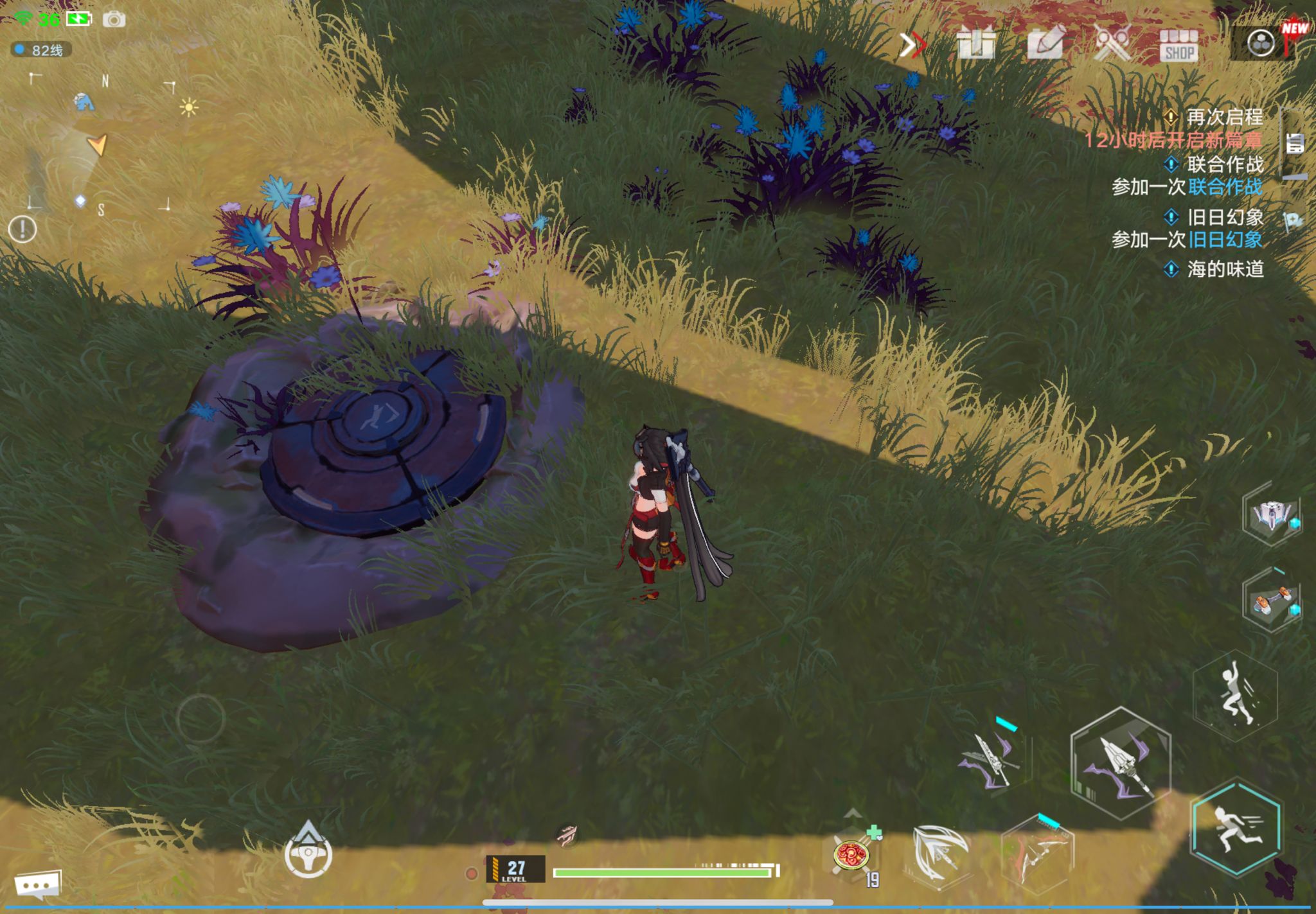The height and width of the screenshot is (914, 1316).
Task: Tap the exclamation mark notice icon
Action: coord(22,229)
